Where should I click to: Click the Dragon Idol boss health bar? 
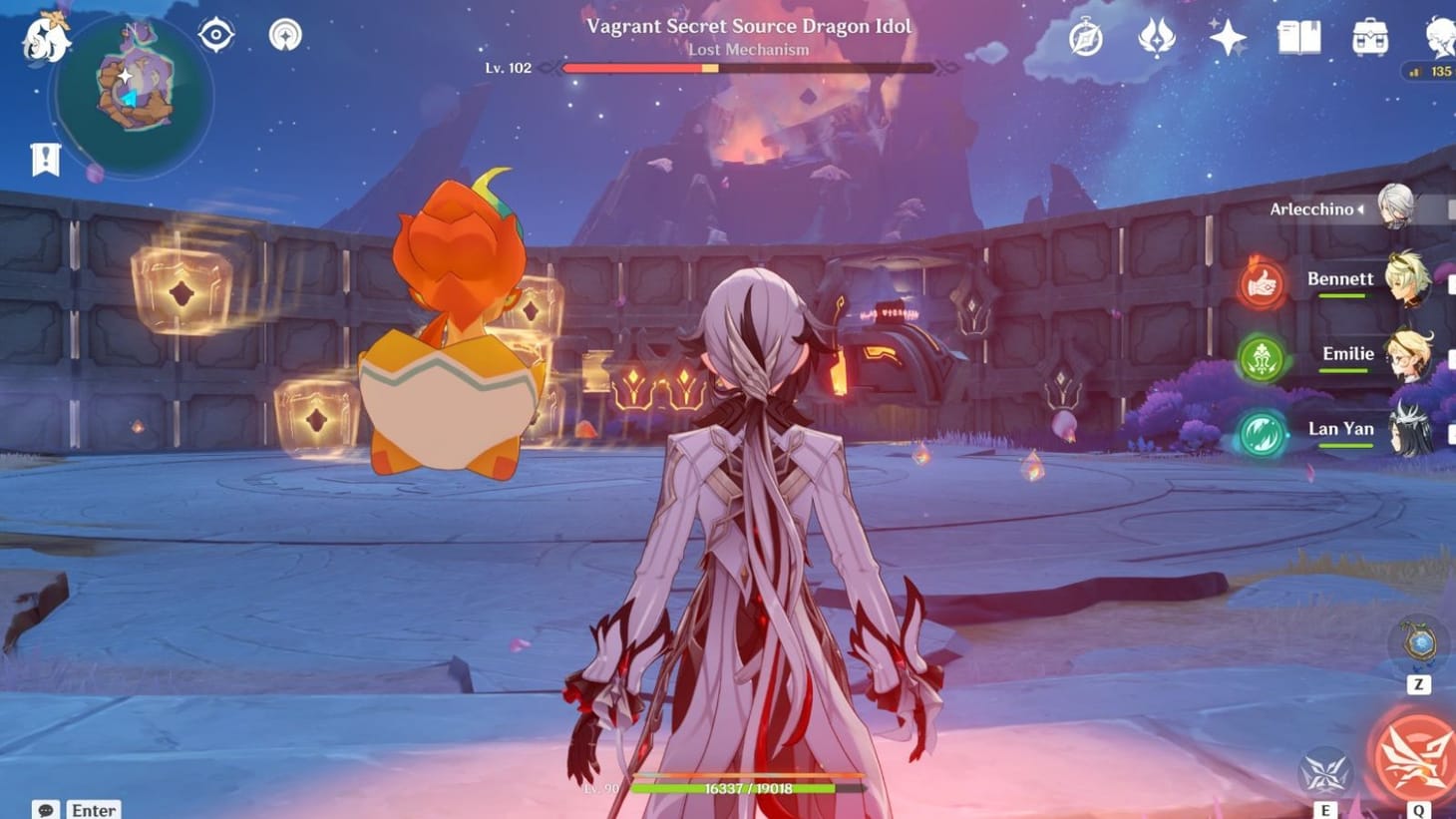(746, 68)
